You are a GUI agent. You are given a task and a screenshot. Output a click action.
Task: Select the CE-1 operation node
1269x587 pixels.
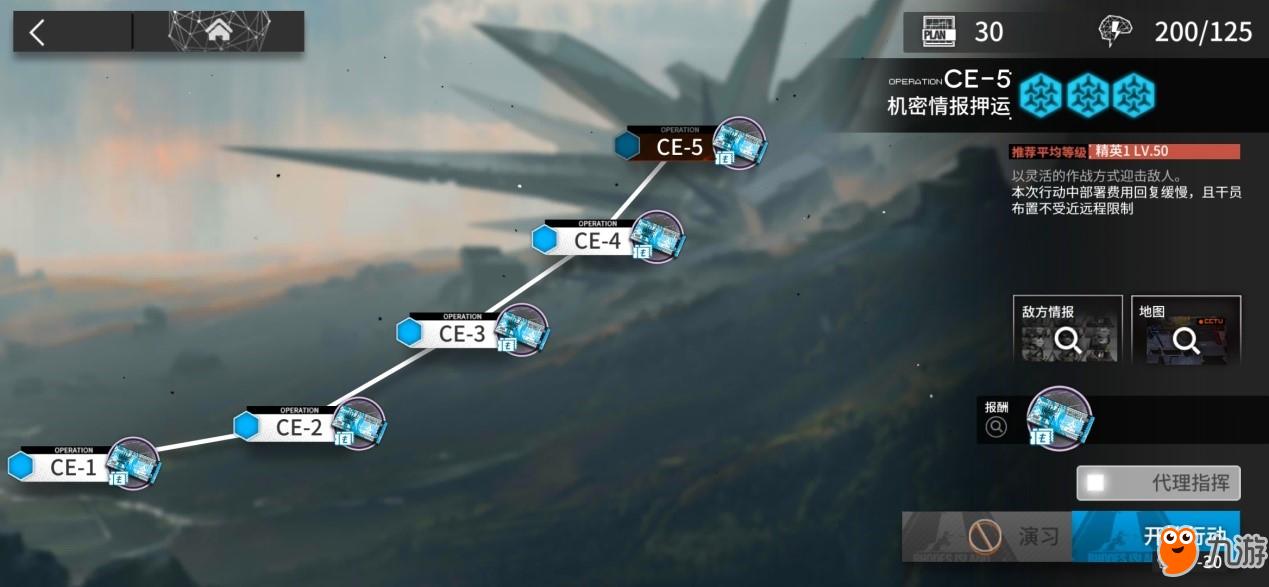point(73,467)
